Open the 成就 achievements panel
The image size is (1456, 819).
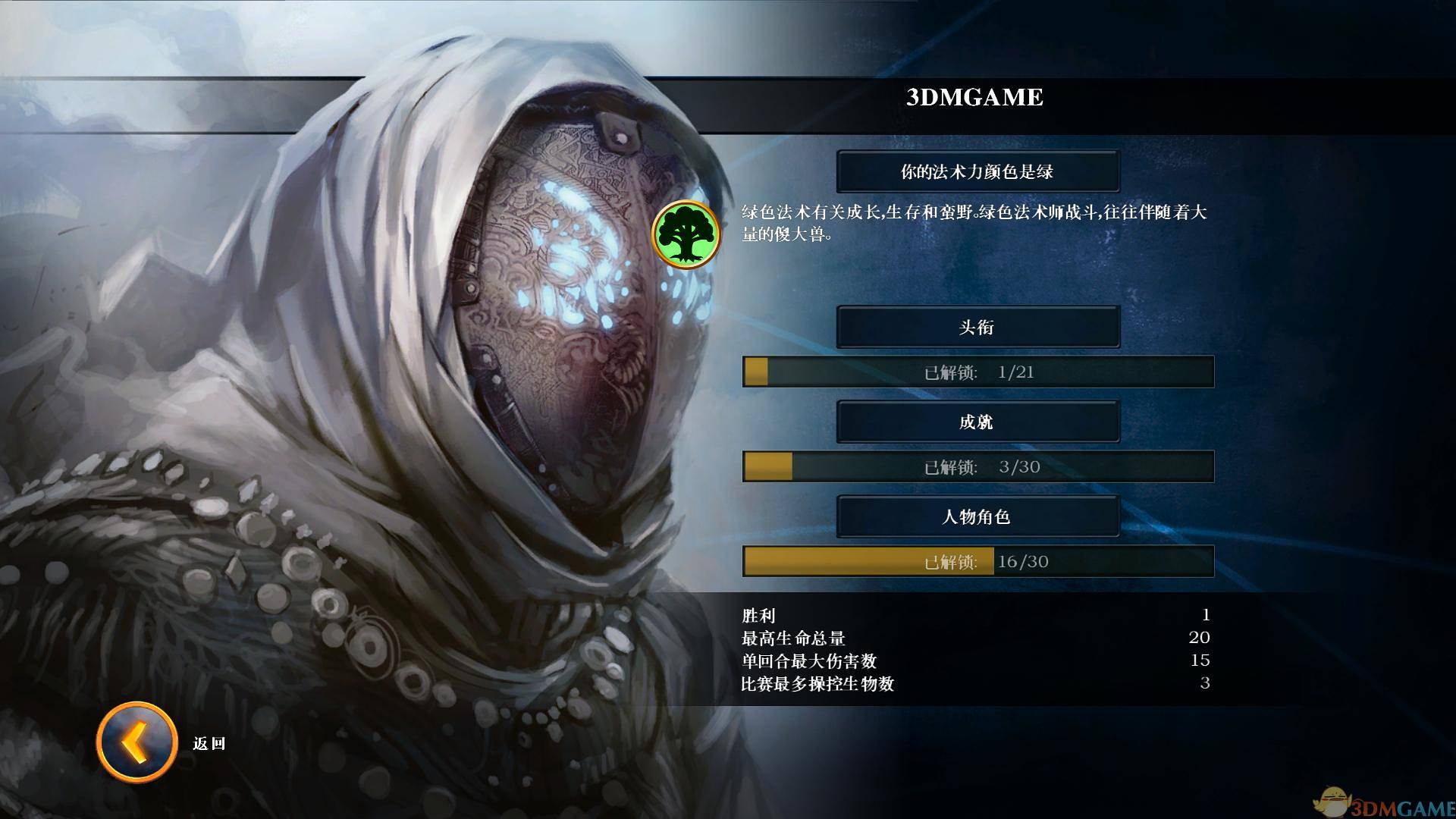(977, 422)
